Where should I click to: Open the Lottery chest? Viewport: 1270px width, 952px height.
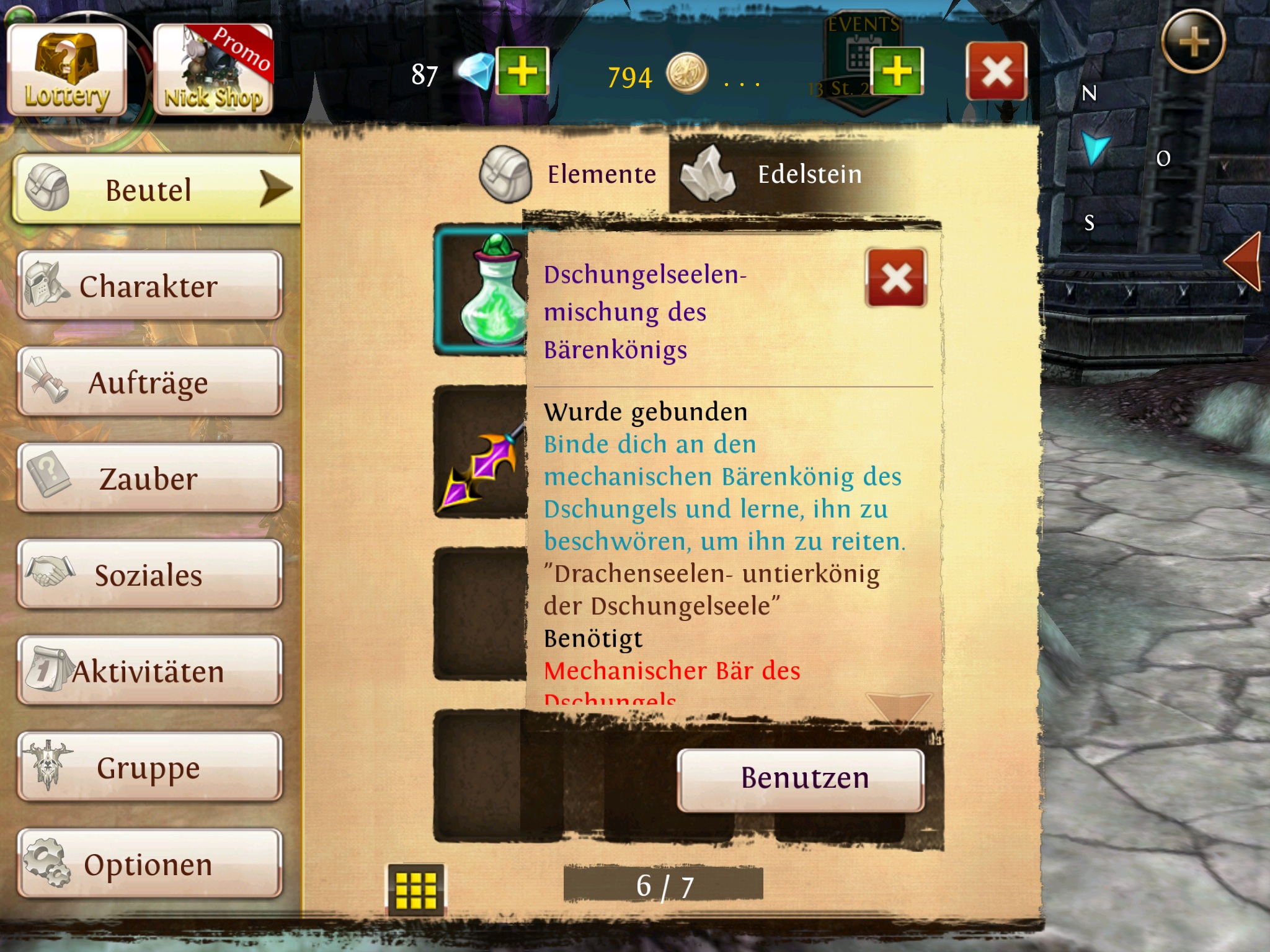67,71
